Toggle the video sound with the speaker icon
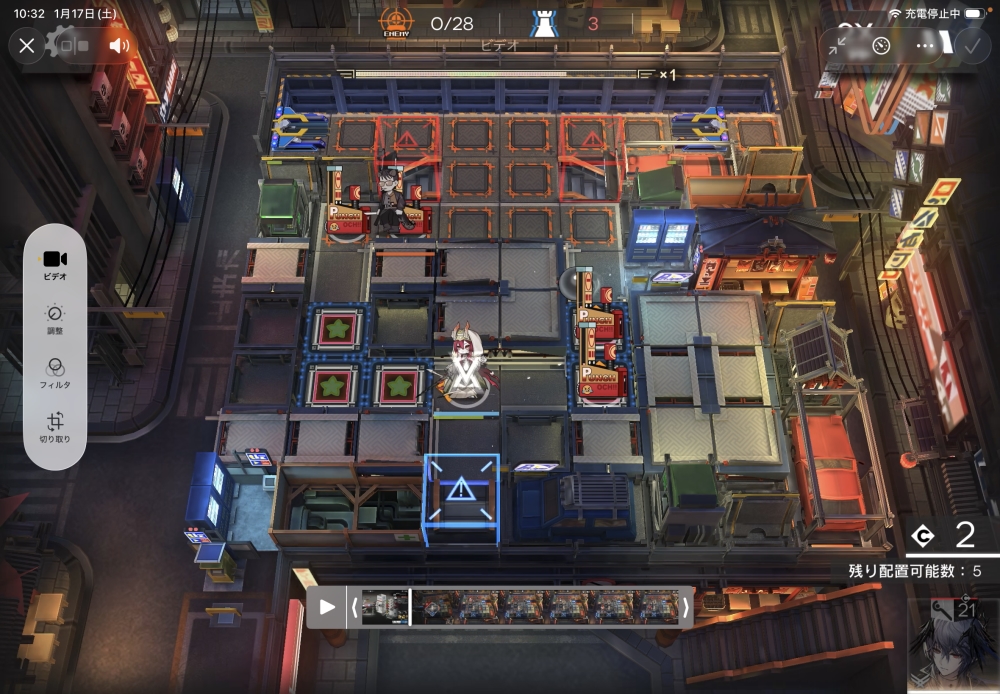Image resolution: width=1000 pixels, height=694 pixels. point(119,45)
